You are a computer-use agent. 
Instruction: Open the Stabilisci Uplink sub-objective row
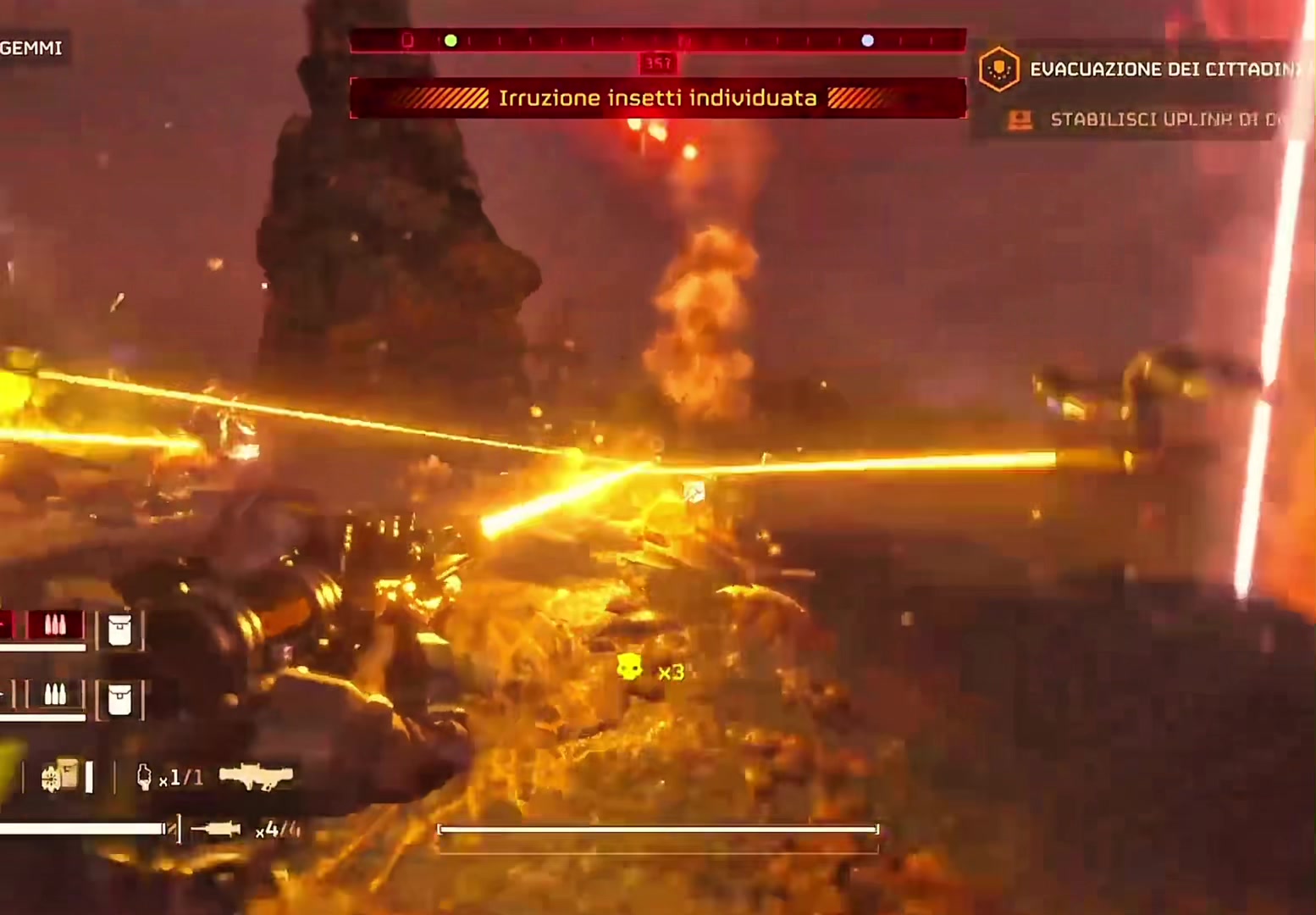1162,119
